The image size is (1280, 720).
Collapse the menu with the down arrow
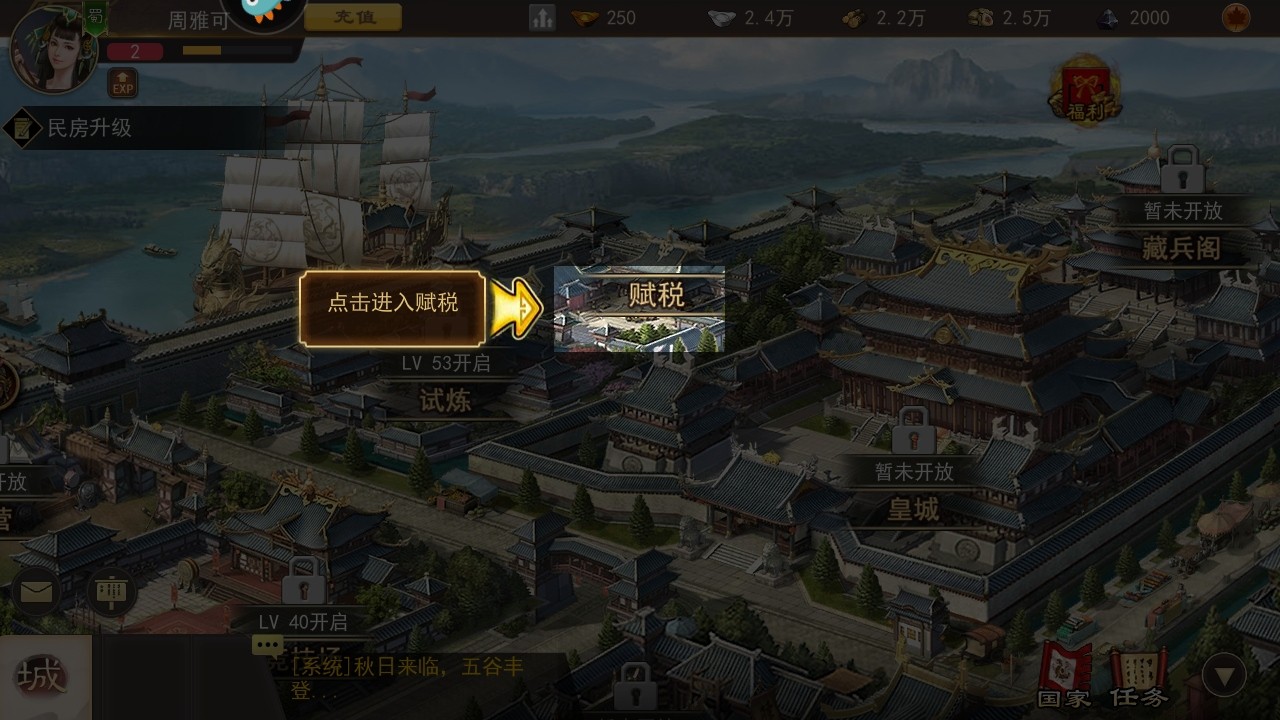1223,676
